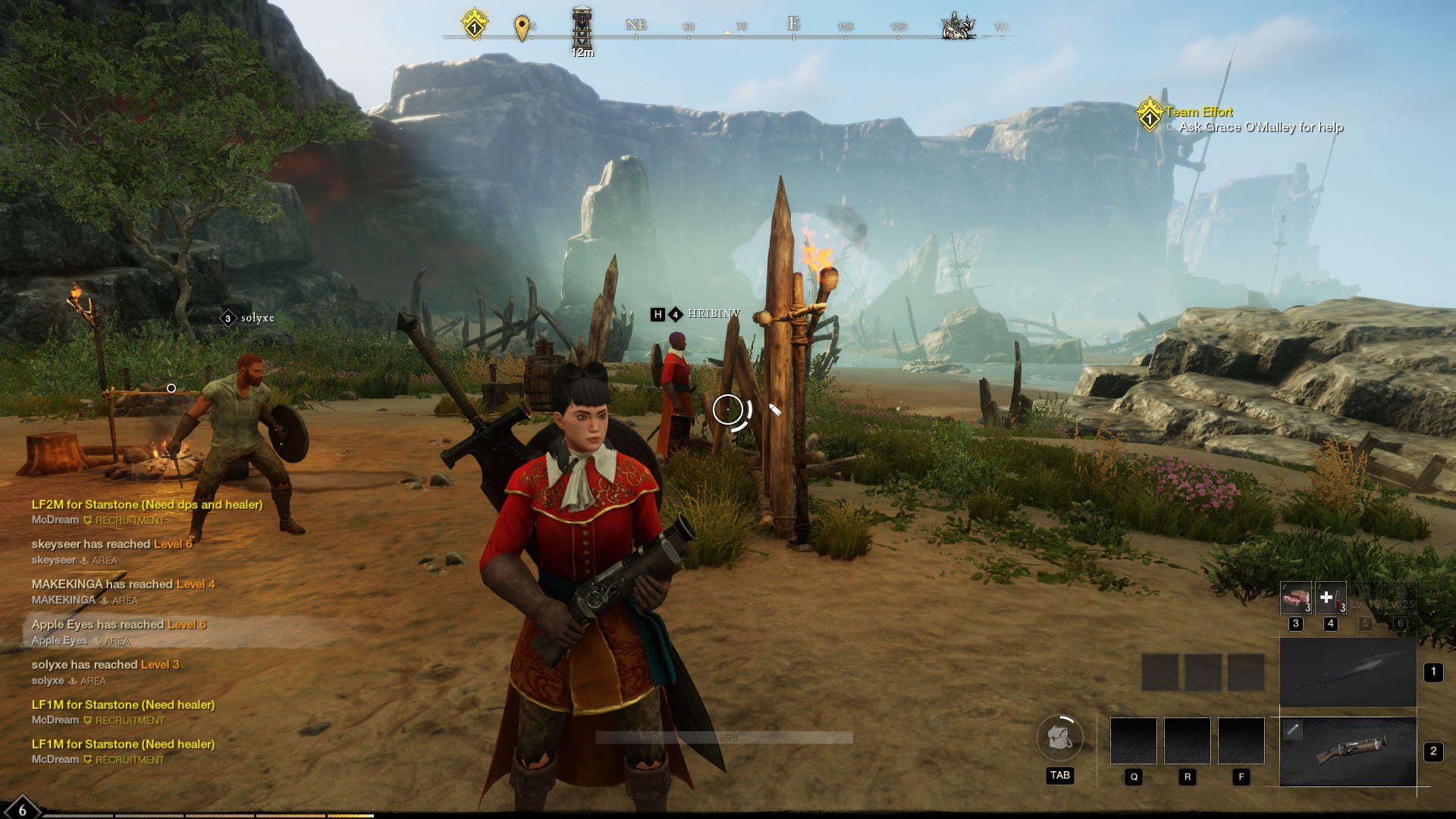Select MAKEKINGA's Level 4 chat entry
This screenshot has width=1456, height=819.
pyautogui.click(x=123, y=585)
